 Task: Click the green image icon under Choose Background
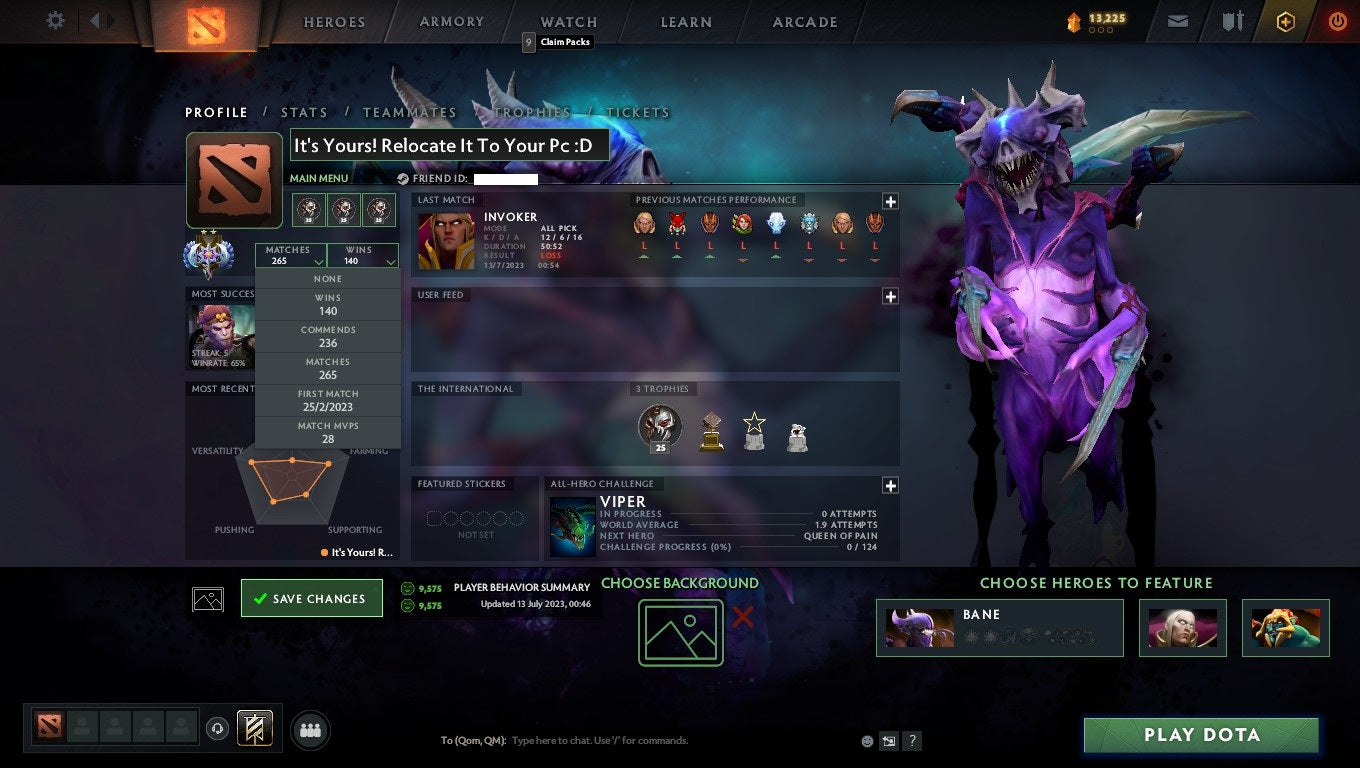pyautogui.click(x=680, y=632)
